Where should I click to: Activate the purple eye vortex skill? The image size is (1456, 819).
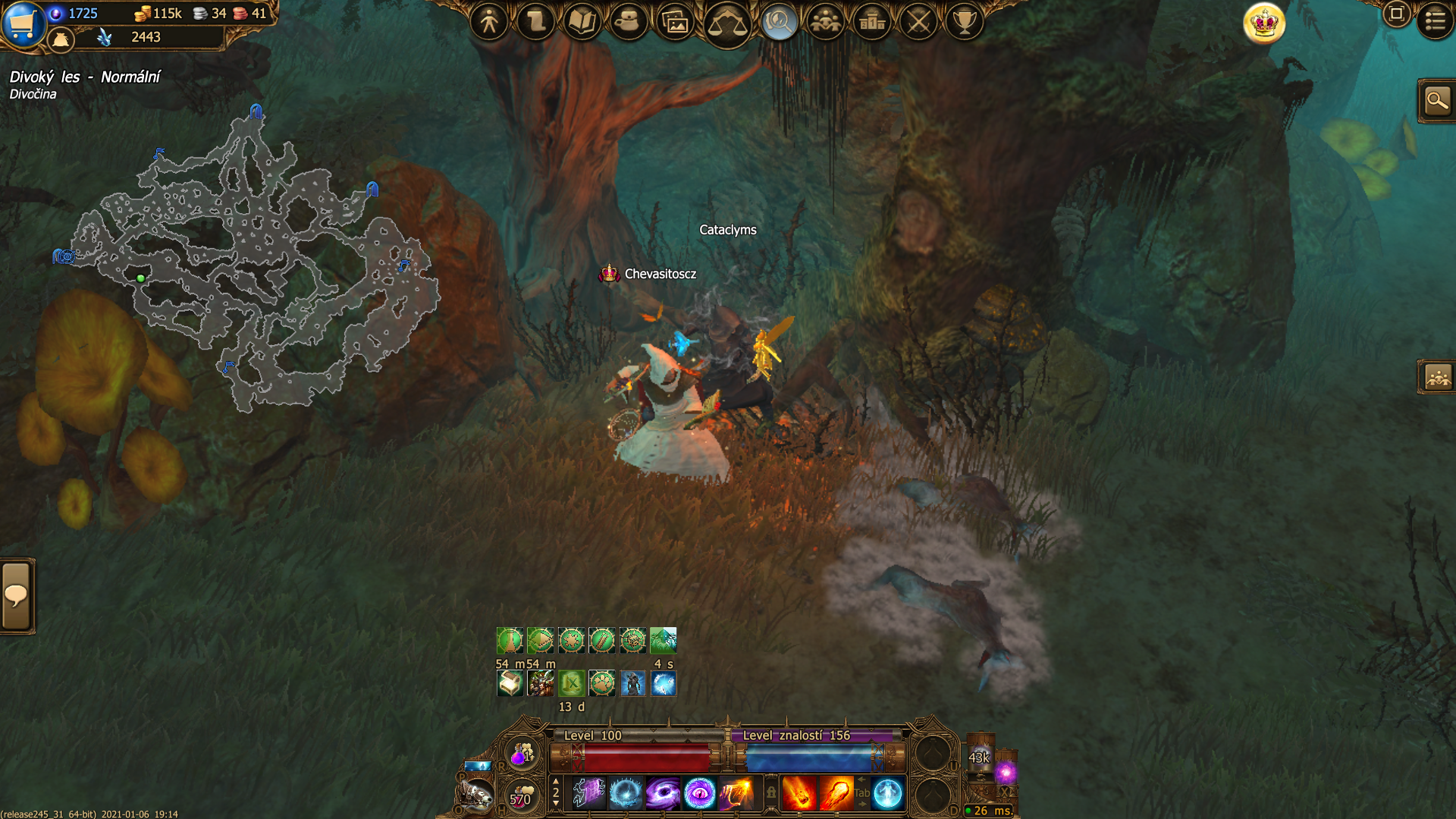coord(699,794)
